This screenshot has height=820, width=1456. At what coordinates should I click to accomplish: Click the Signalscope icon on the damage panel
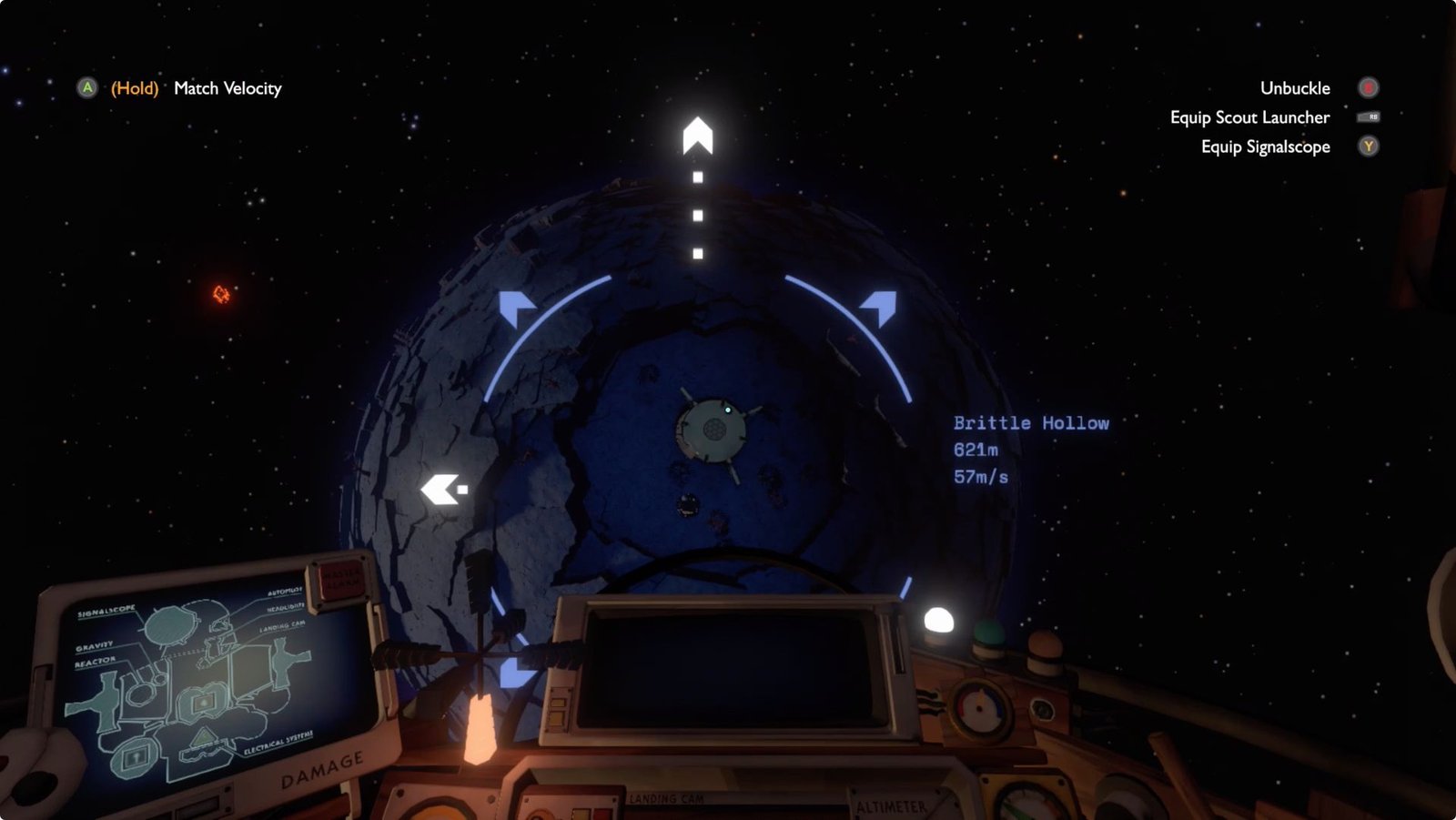point(171,625)
